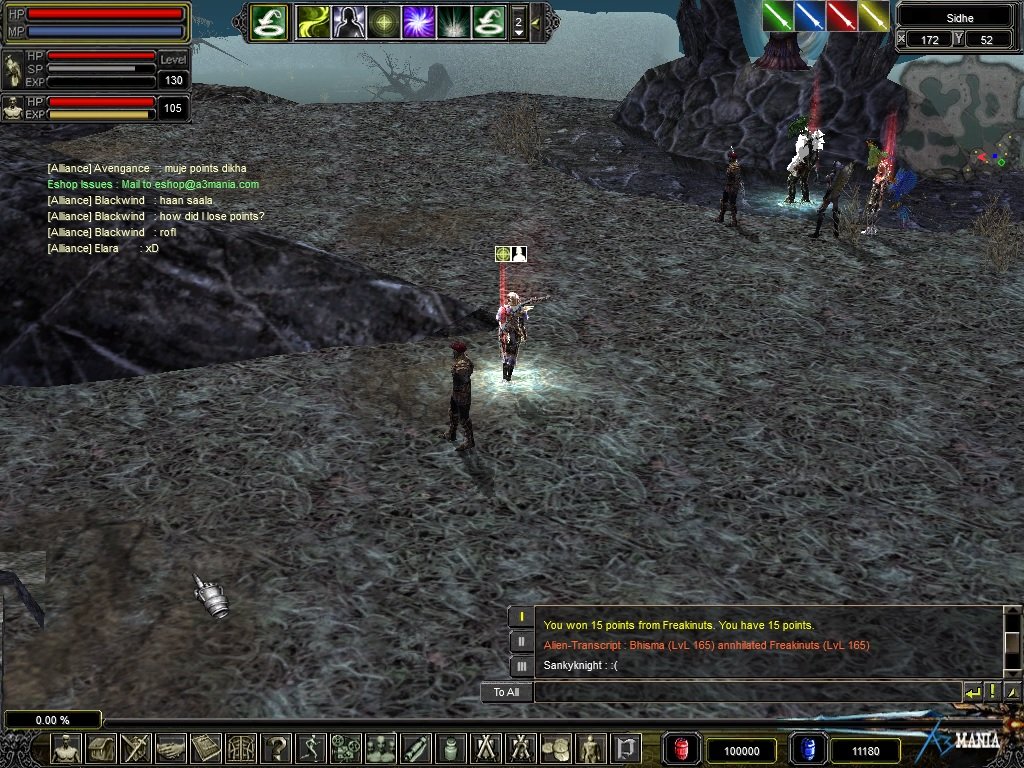Switch to chat tab III
The height and width of the screenshot is (768, 1024).
coord(521,666)
